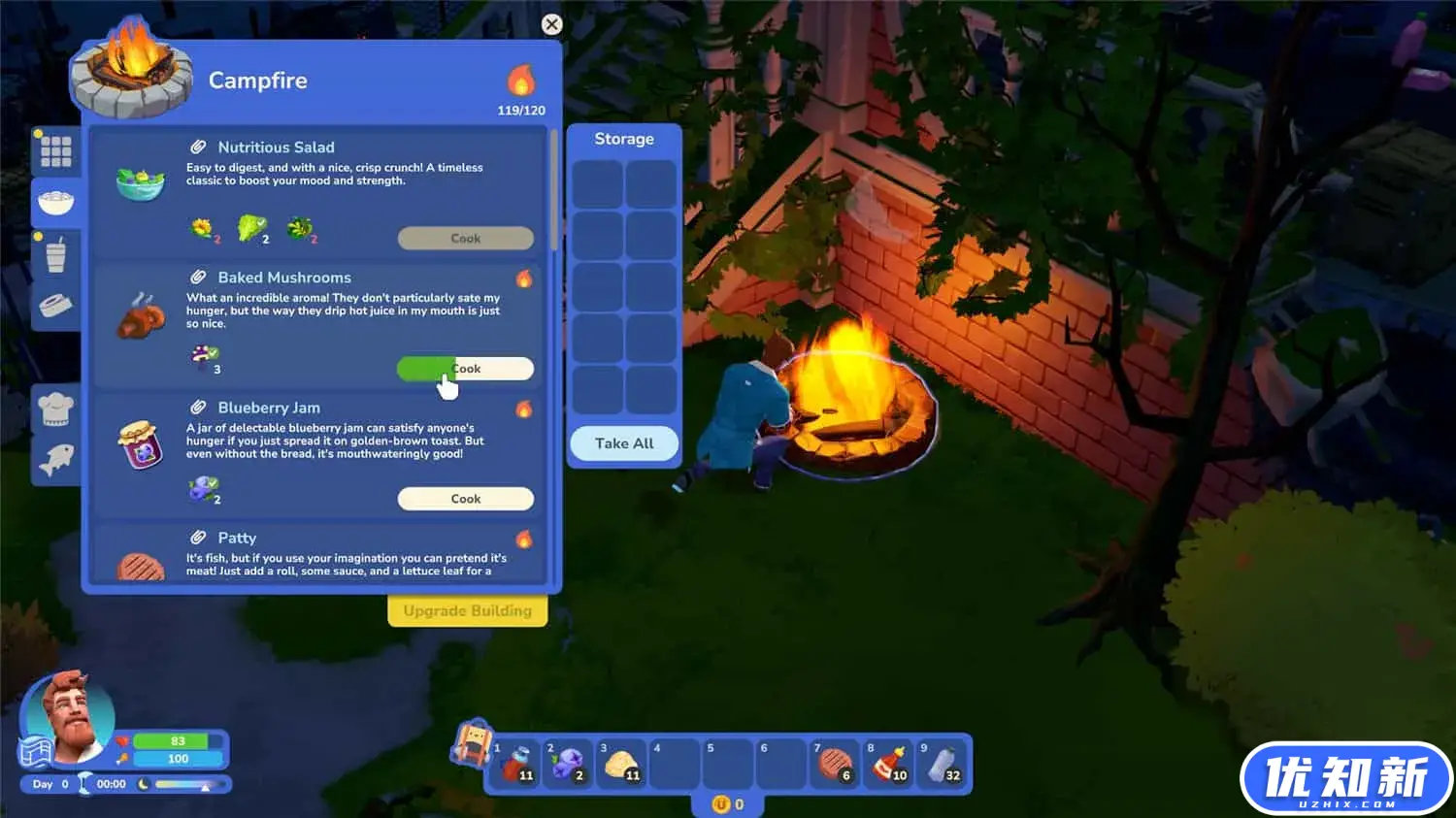Pin the Blueberry Jam recipe
This screenshot has height=818, width=1456.
[198, 408]
